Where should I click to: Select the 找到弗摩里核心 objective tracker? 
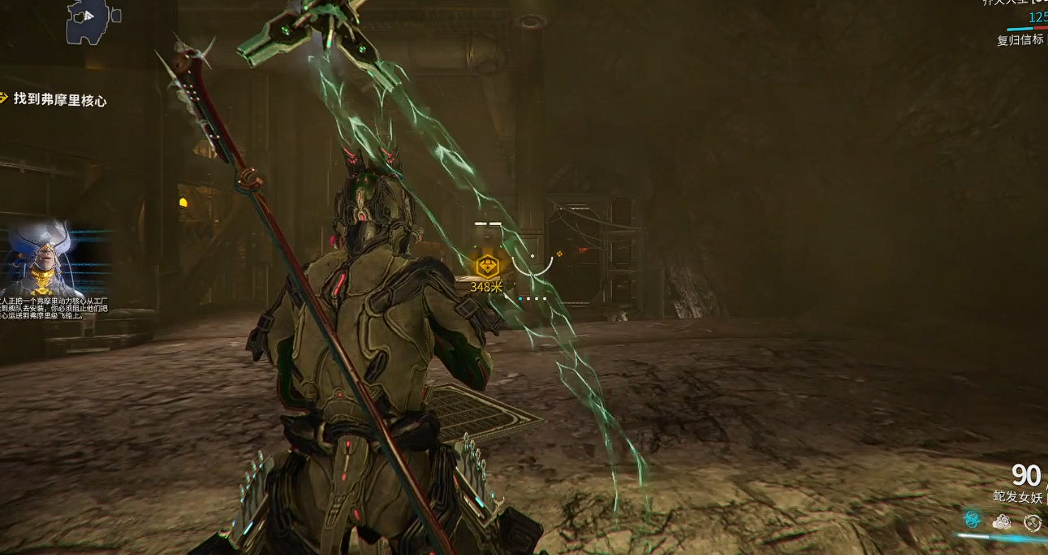[x=60, y=100]
